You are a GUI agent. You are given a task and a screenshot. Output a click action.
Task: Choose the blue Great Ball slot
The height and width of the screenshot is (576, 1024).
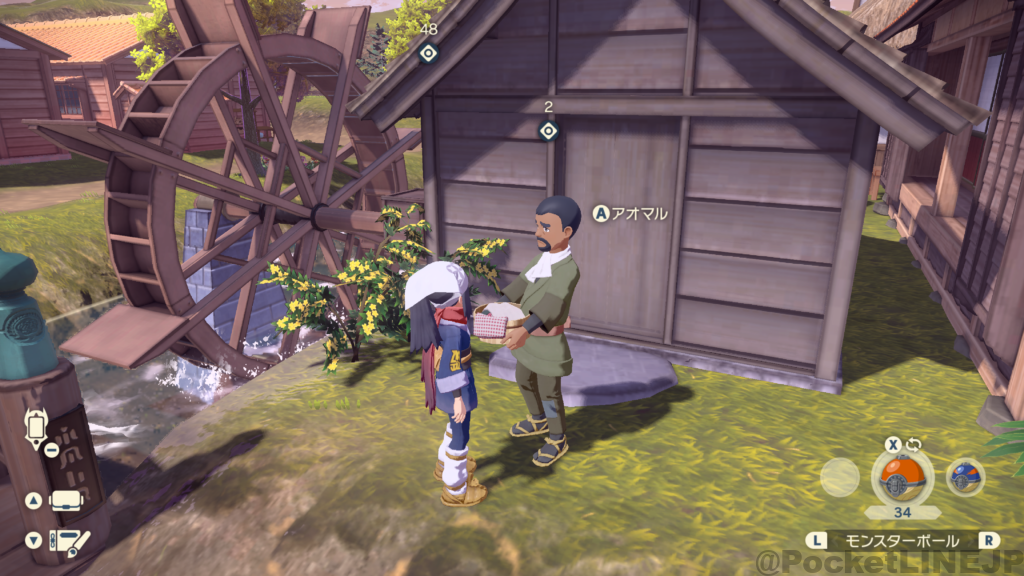coord(965,477)
